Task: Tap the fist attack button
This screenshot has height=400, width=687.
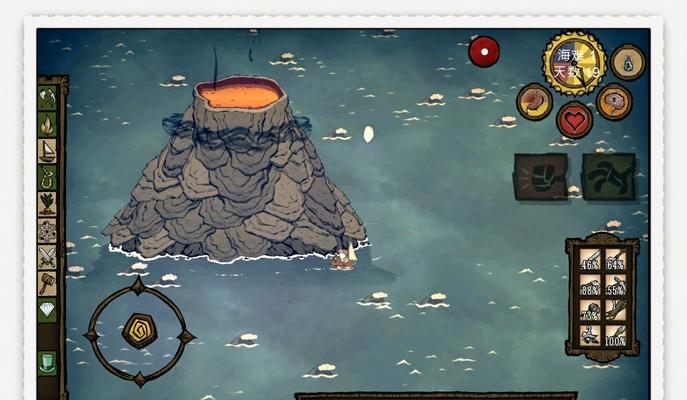Action: click(x=540, y=177)
